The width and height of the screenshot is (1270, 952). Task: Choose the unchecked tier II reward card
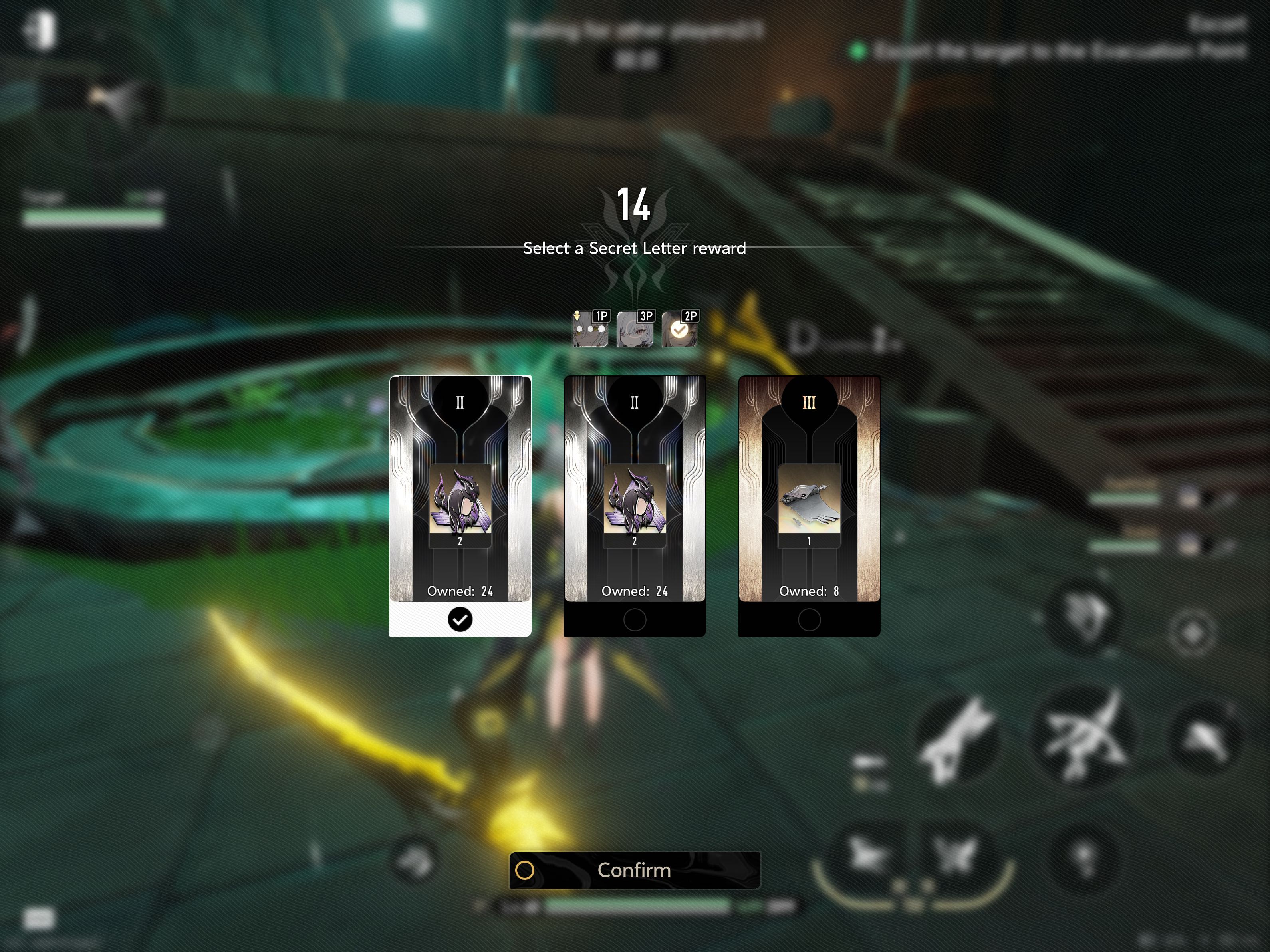click(635, 505)
